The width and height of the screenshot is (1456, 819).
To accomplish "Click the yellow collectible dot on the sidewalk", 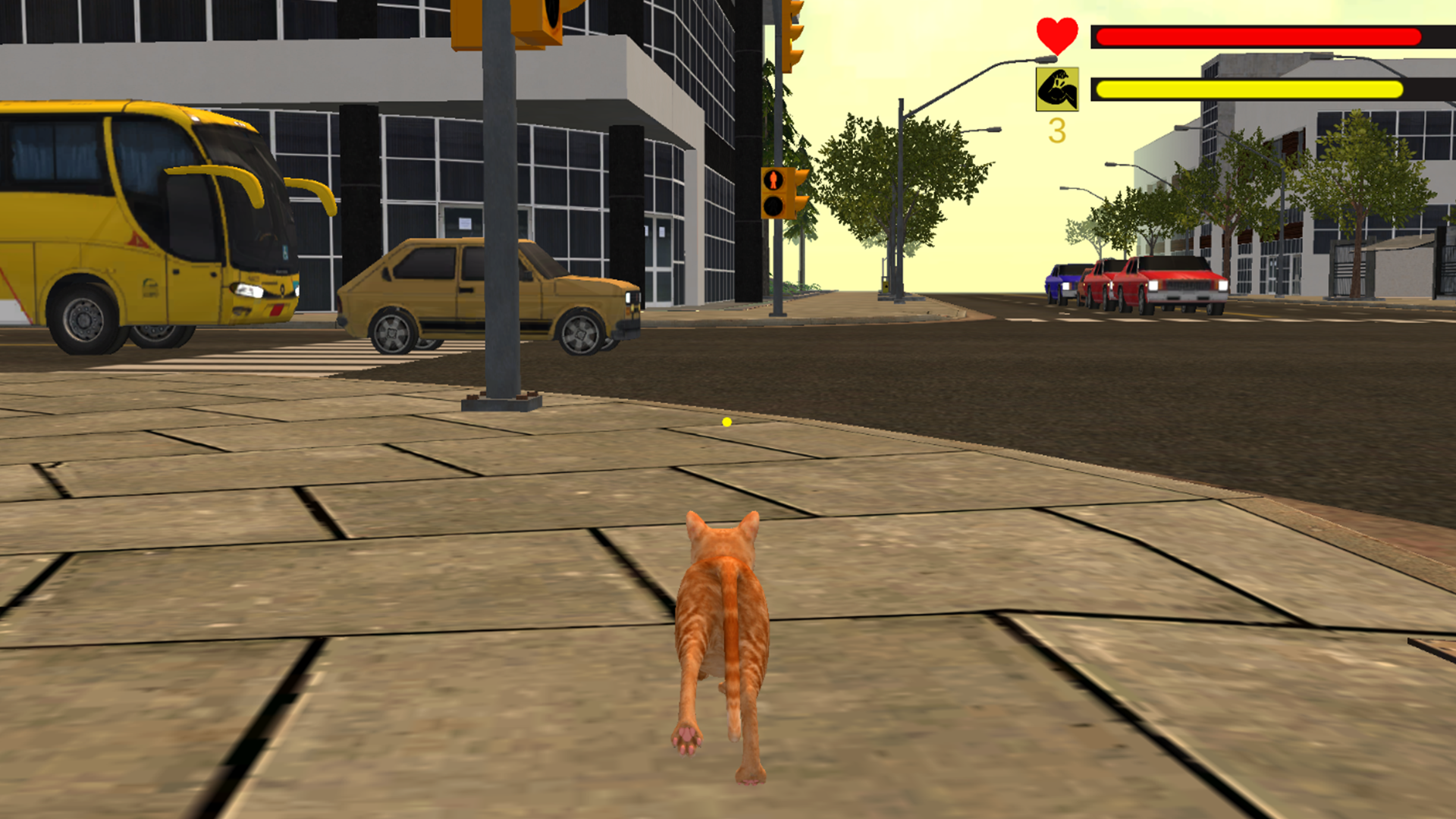I will [726, 423].
